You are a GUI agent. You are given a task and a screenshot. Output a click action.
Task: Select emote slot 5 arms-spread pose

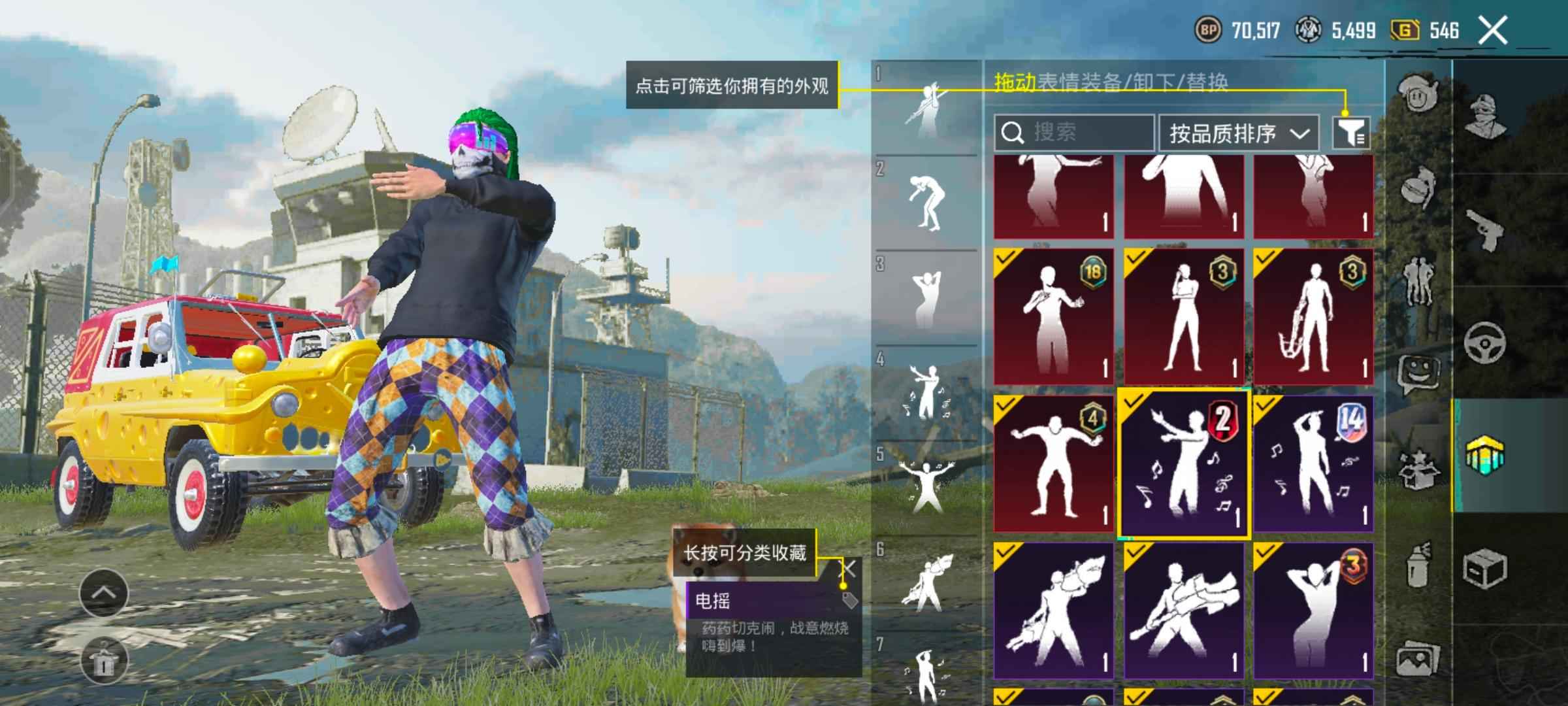point(926,487)
